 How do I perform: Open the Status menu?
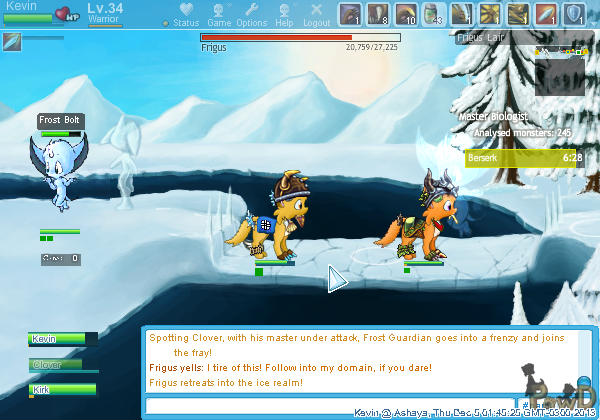coord(184,15)
